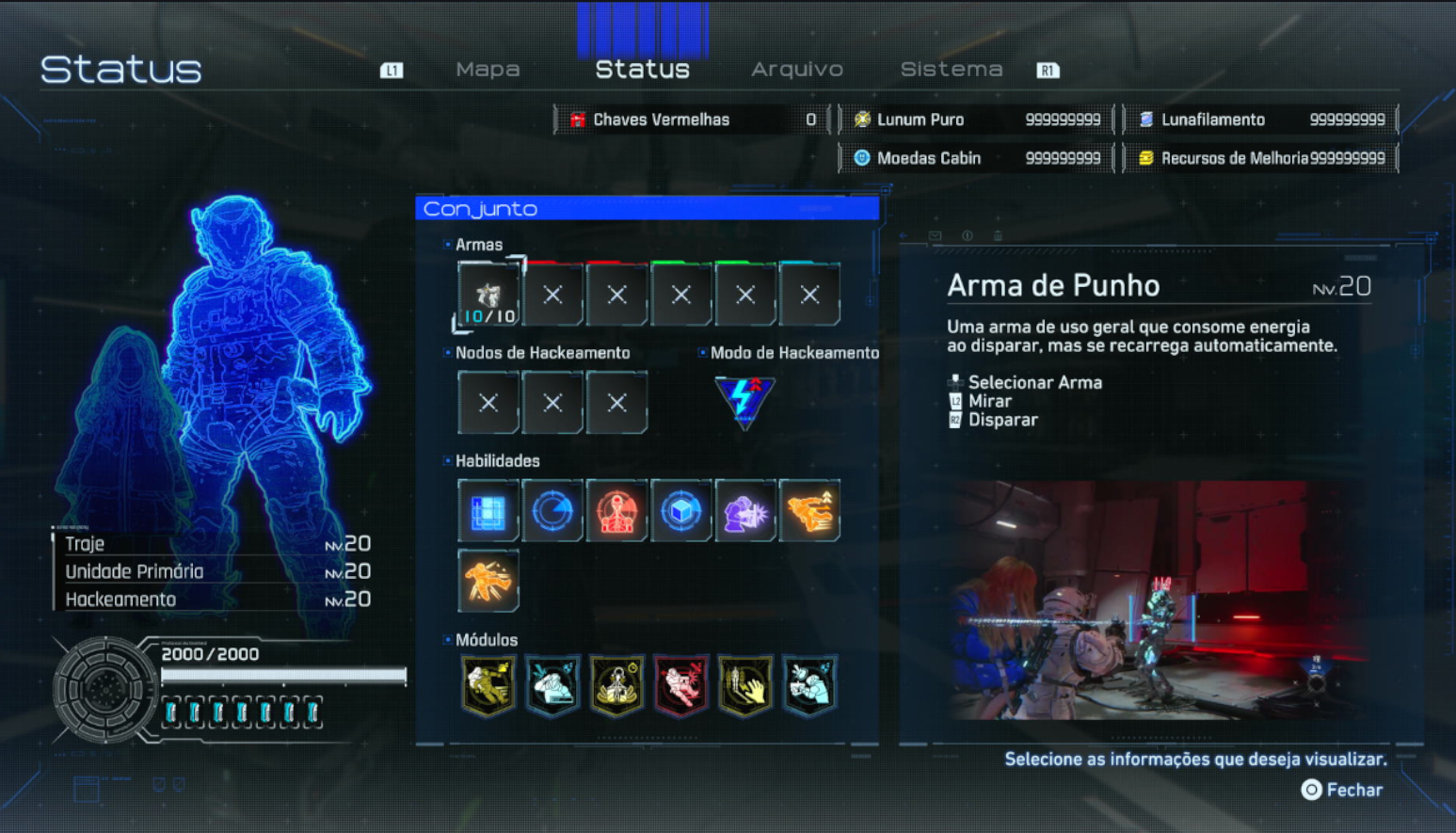This screenshot has width=1456, height=833.
Task: Select the orange dashing figure ability with arrows
Action: (x=808, y=511)
